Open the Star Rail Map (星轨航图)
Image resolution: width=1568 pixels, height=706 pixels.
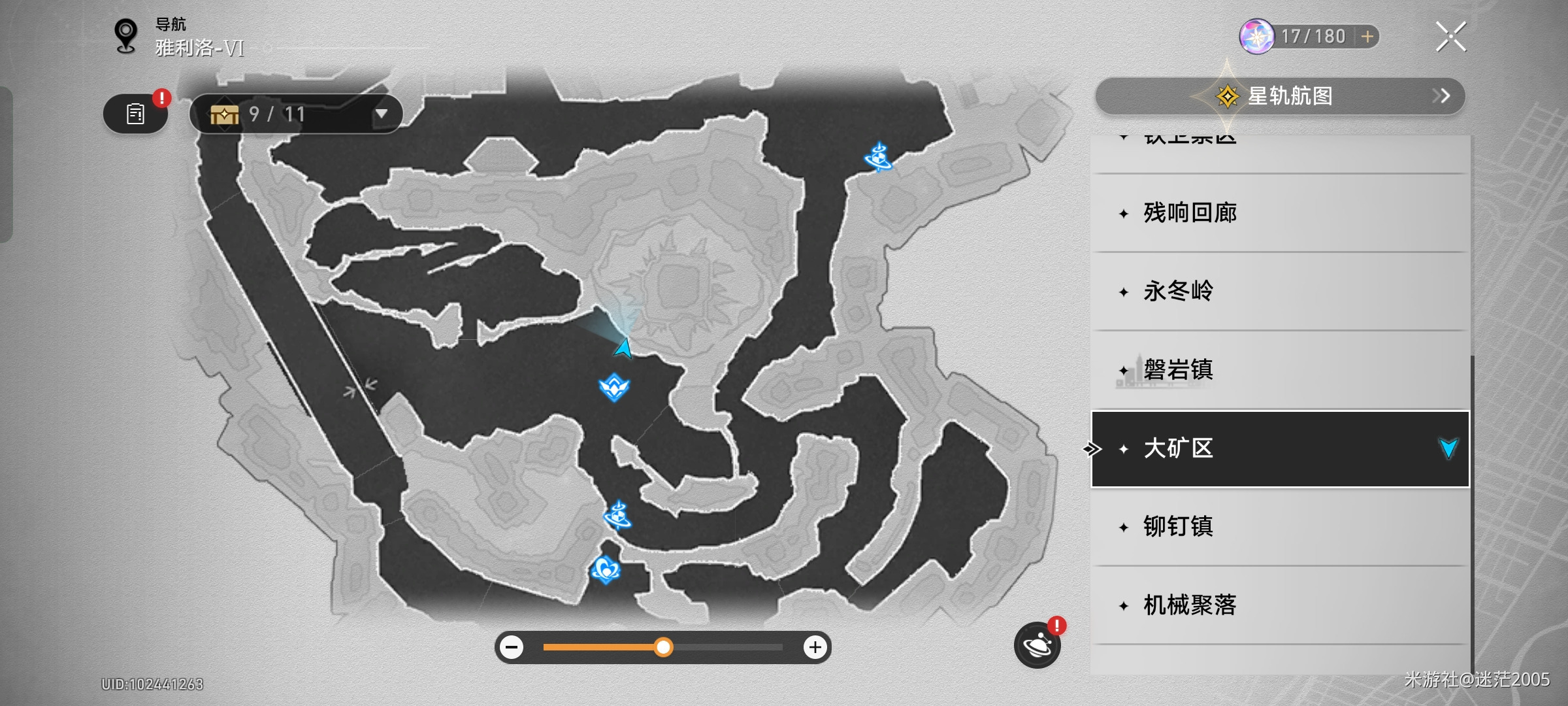(1279, 96)
